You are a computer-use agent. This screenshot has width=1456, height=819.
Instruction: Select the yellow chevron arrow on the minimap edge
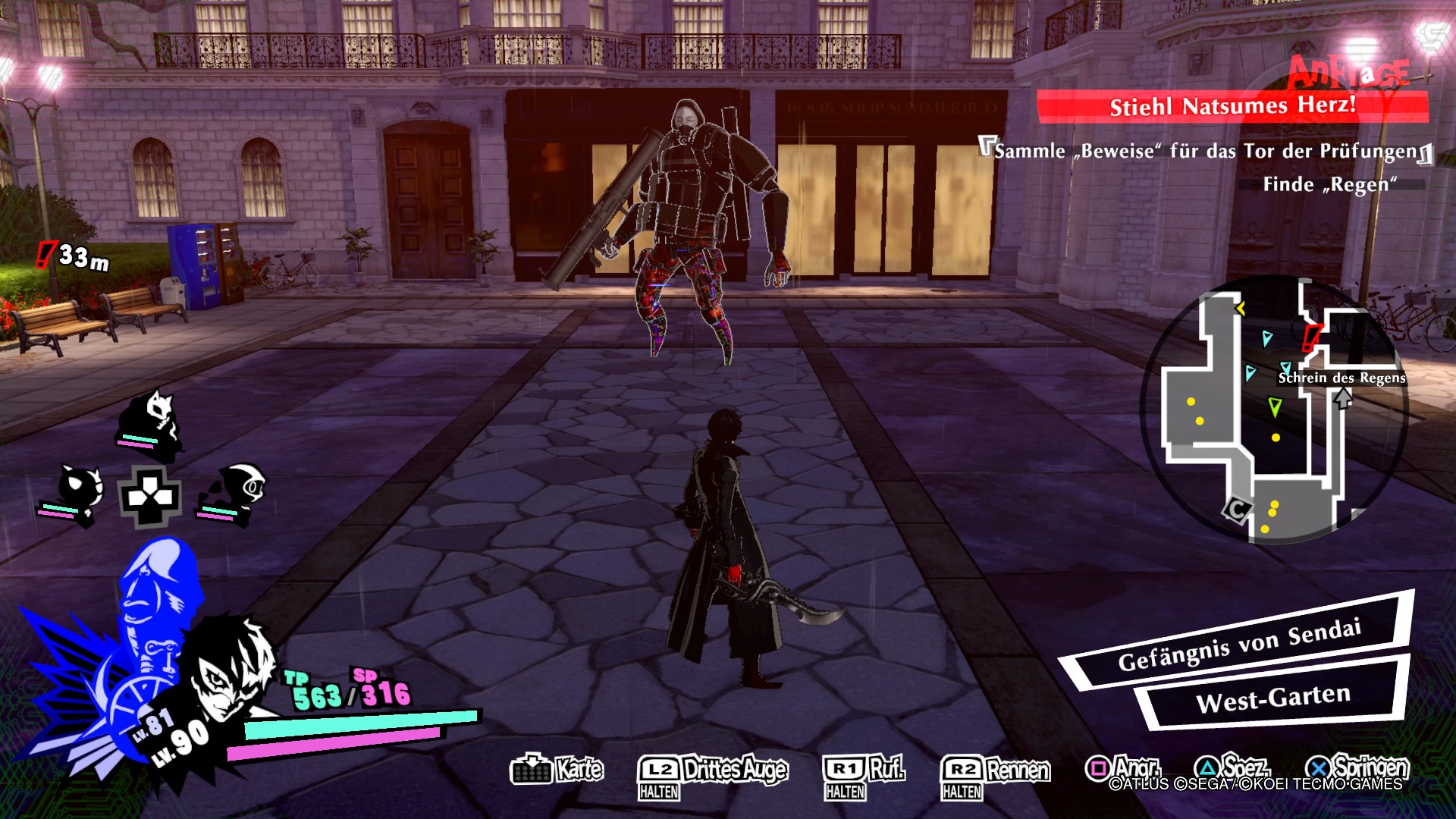click(1240, 308)
